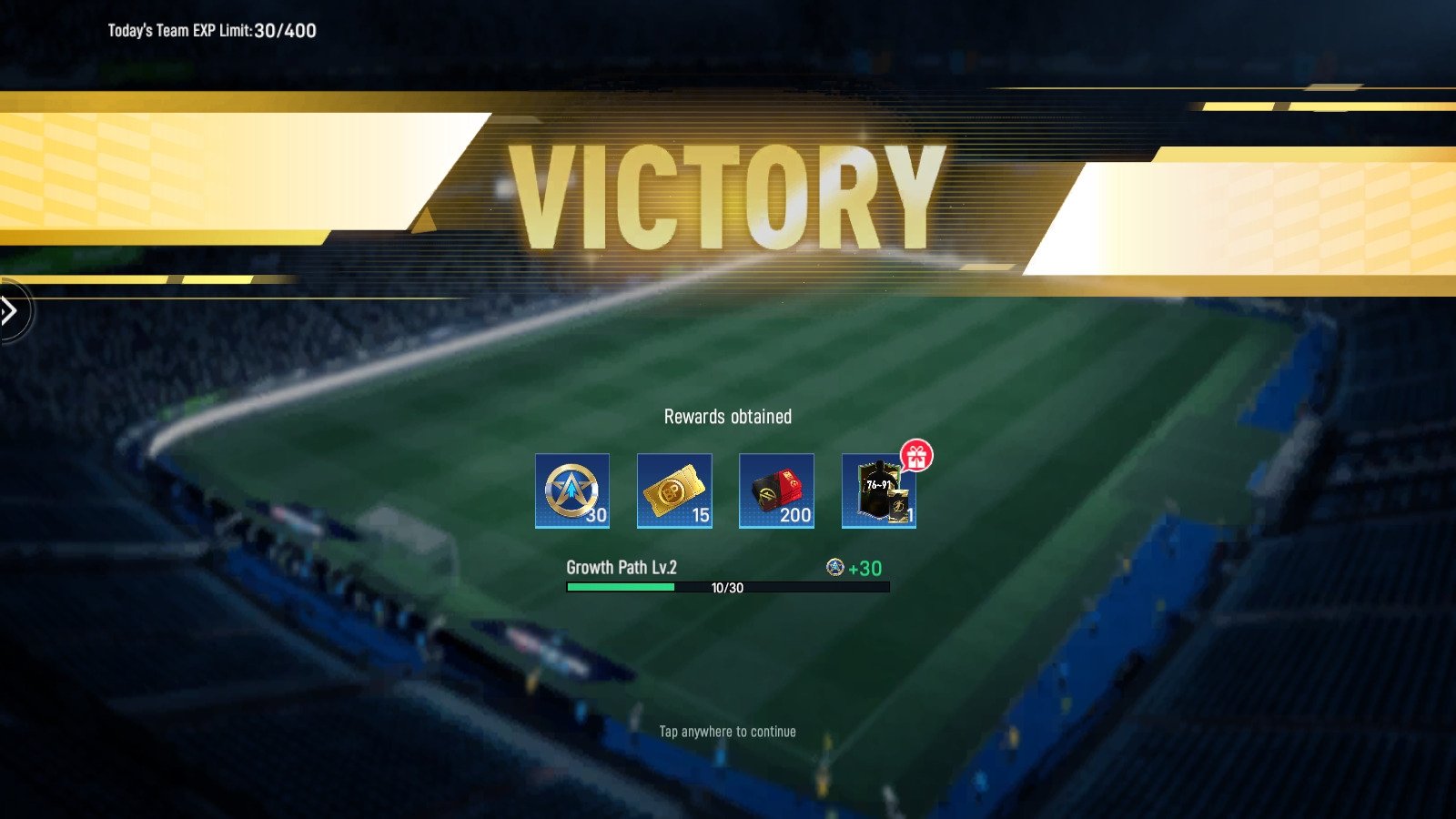Select the red and black 200 reward
Screen dimensions: 1456x819
click(x=776, y=490)
